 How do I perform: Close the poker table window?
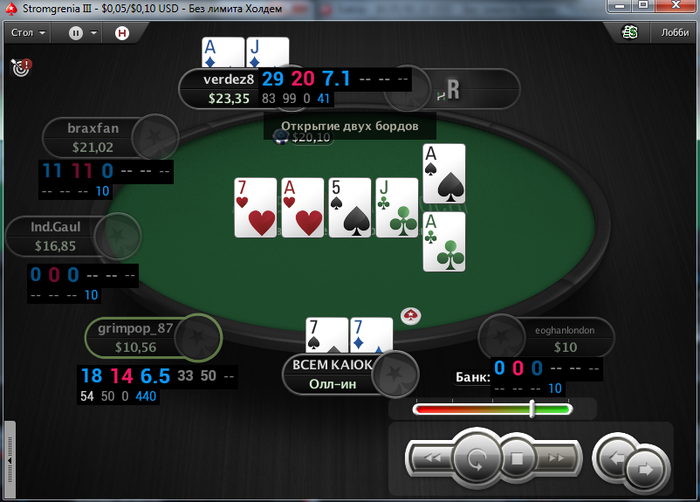(x=677, y=9)
